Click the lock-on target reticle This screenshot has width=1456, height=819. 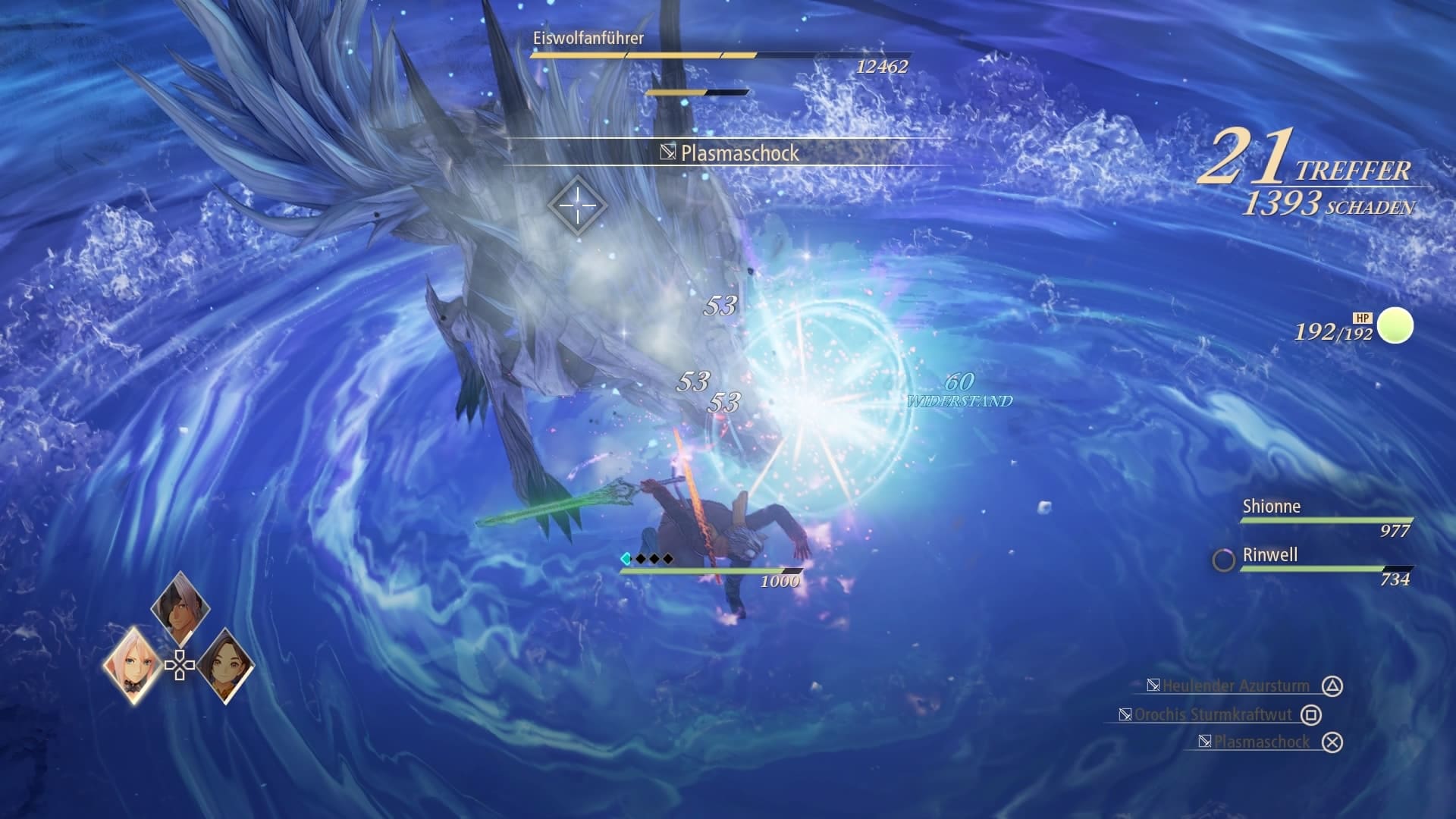pyautogui.click(x=577, y=205)
